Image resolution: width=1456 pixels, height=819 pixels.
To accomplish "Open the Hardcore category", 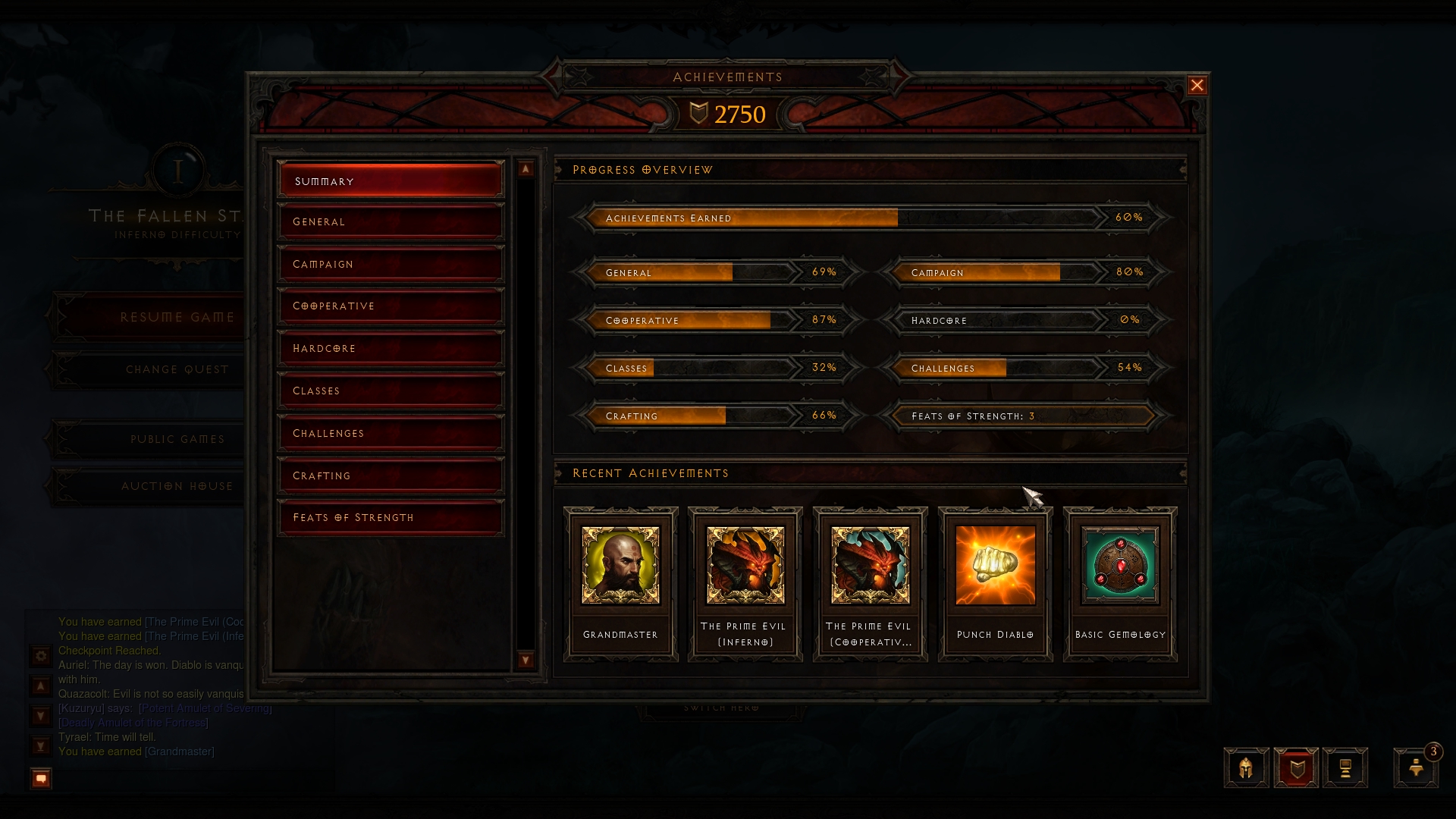I will click(391, 348).
